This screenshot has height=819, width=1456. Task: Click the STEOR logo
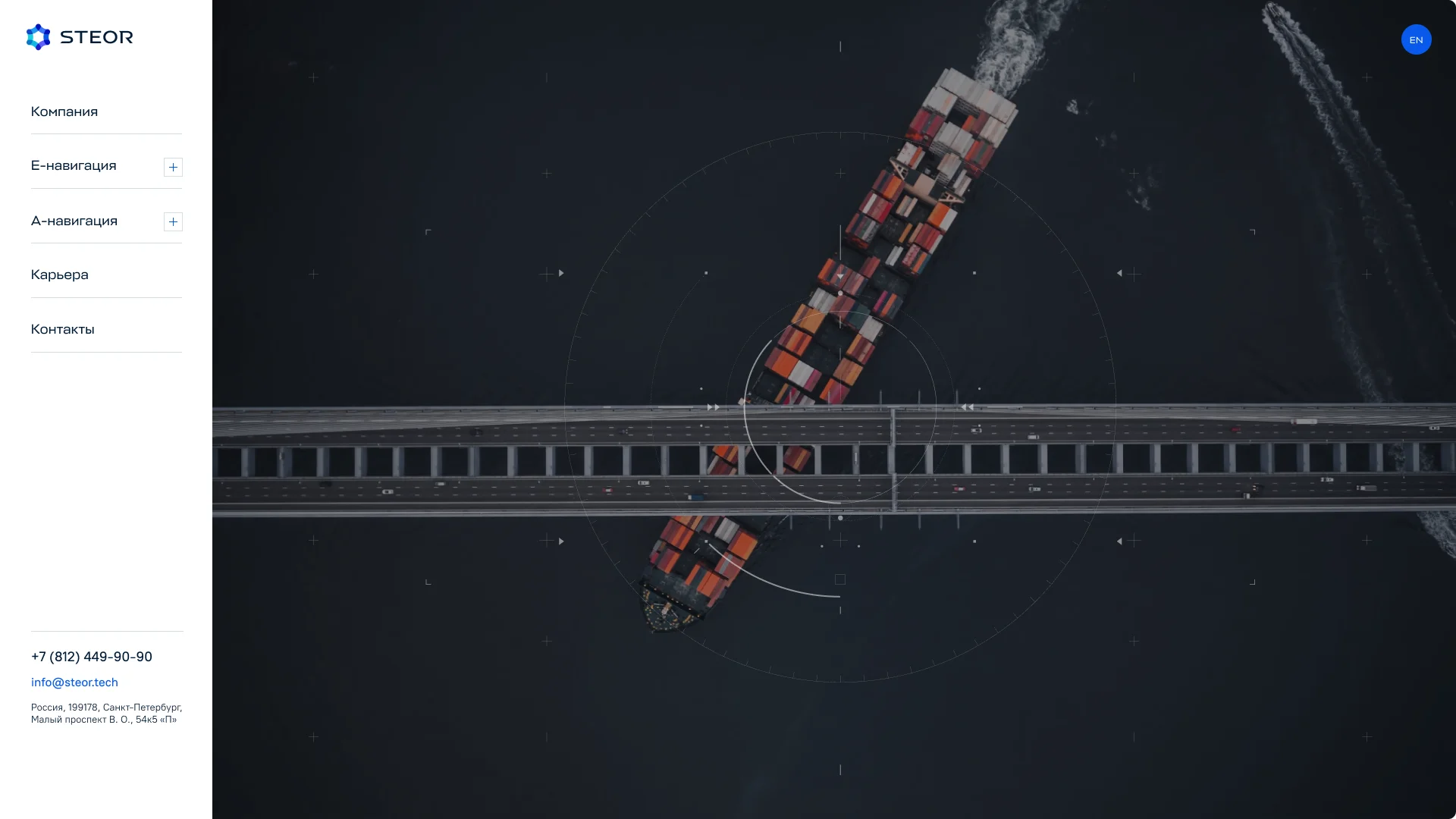[80, 37]
